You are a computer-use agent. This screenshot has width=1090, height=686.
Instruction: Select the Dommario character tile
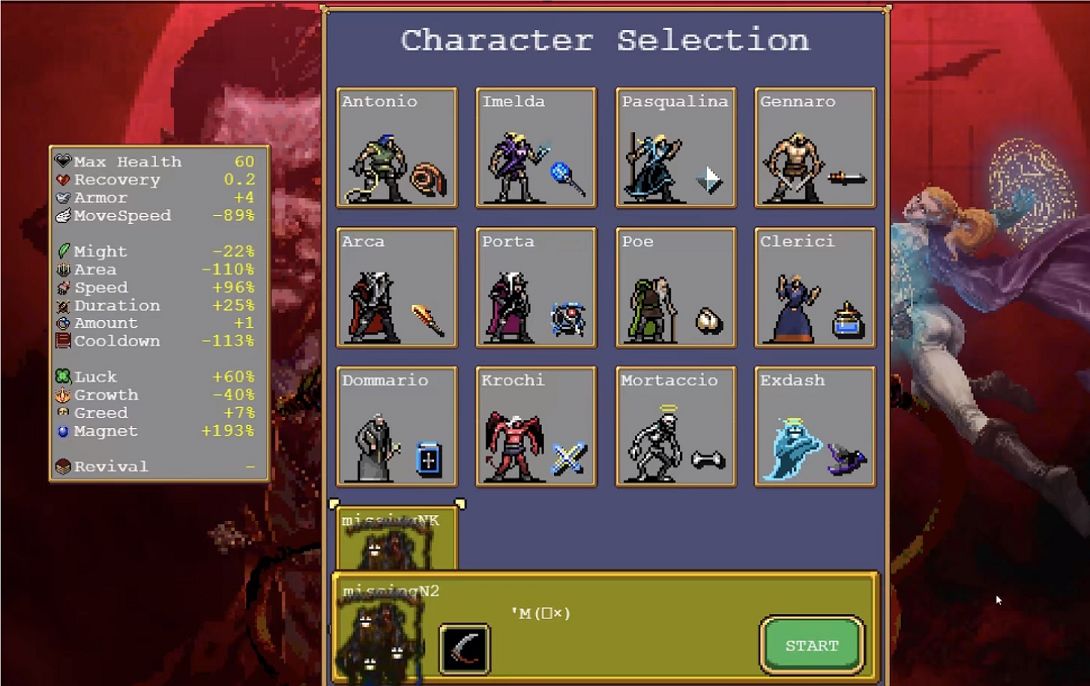397,427
